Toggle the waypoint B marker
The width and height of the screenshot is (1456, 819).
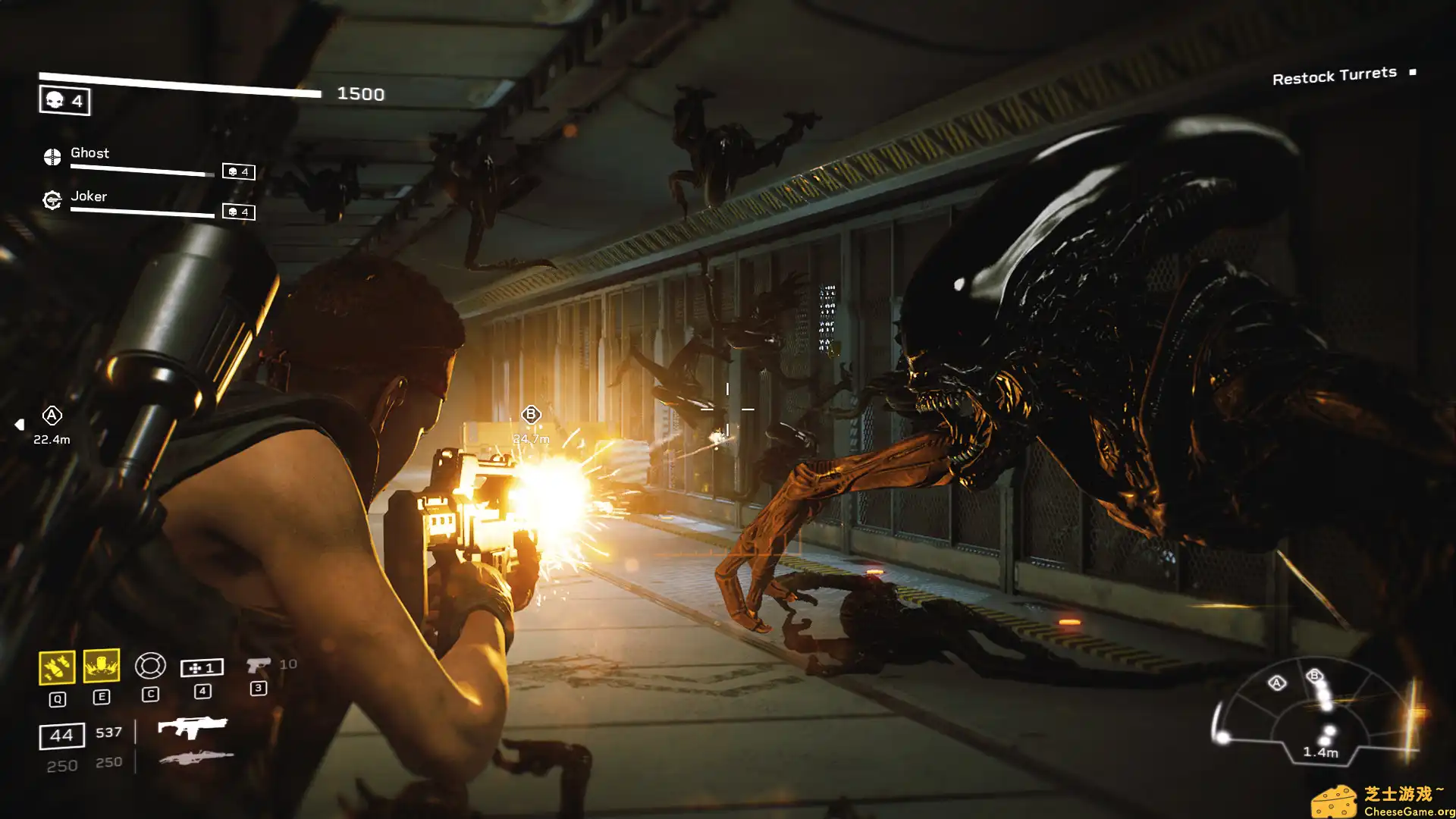[531, 413]
